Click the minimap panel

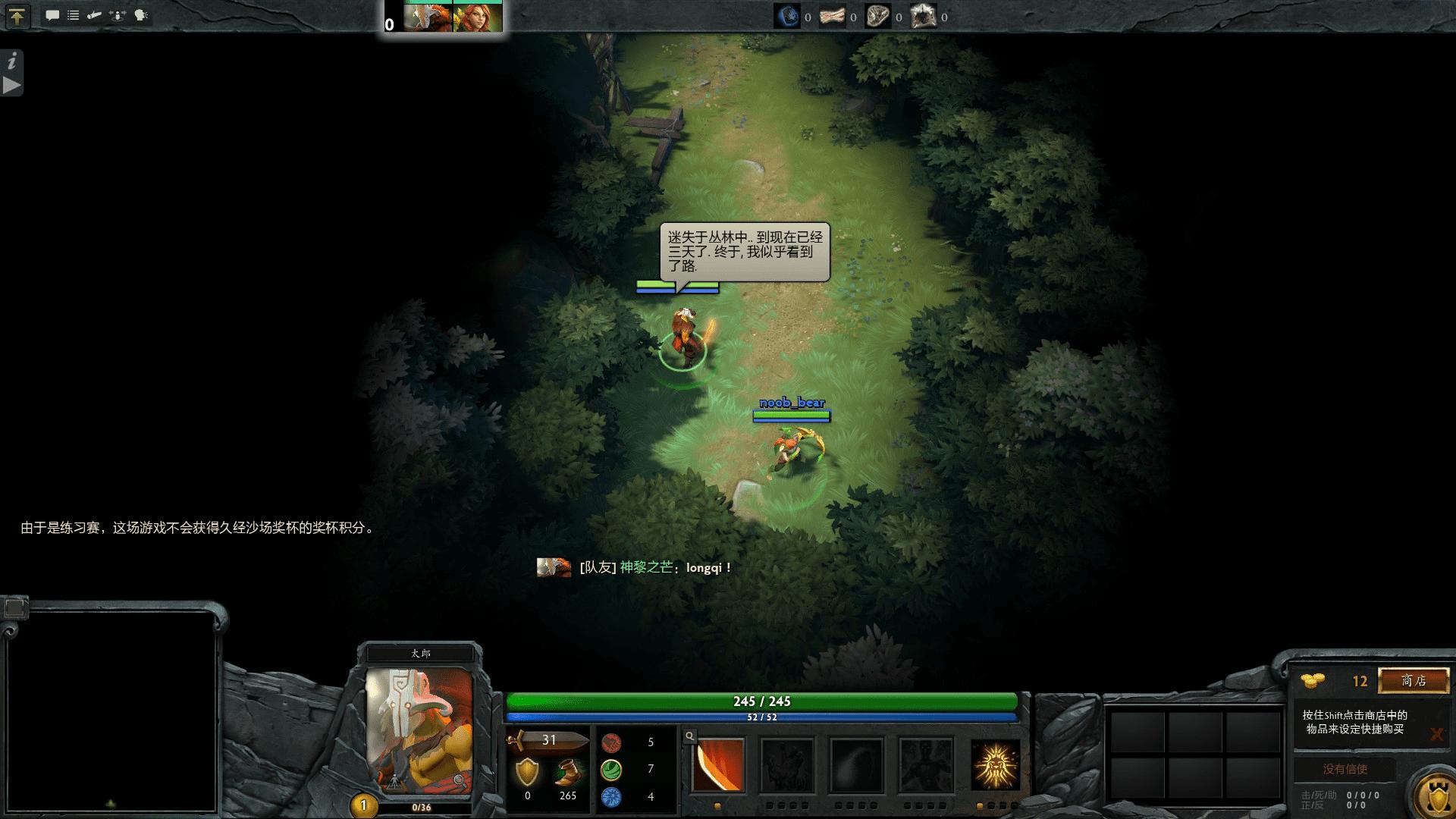tap(111, 711)
